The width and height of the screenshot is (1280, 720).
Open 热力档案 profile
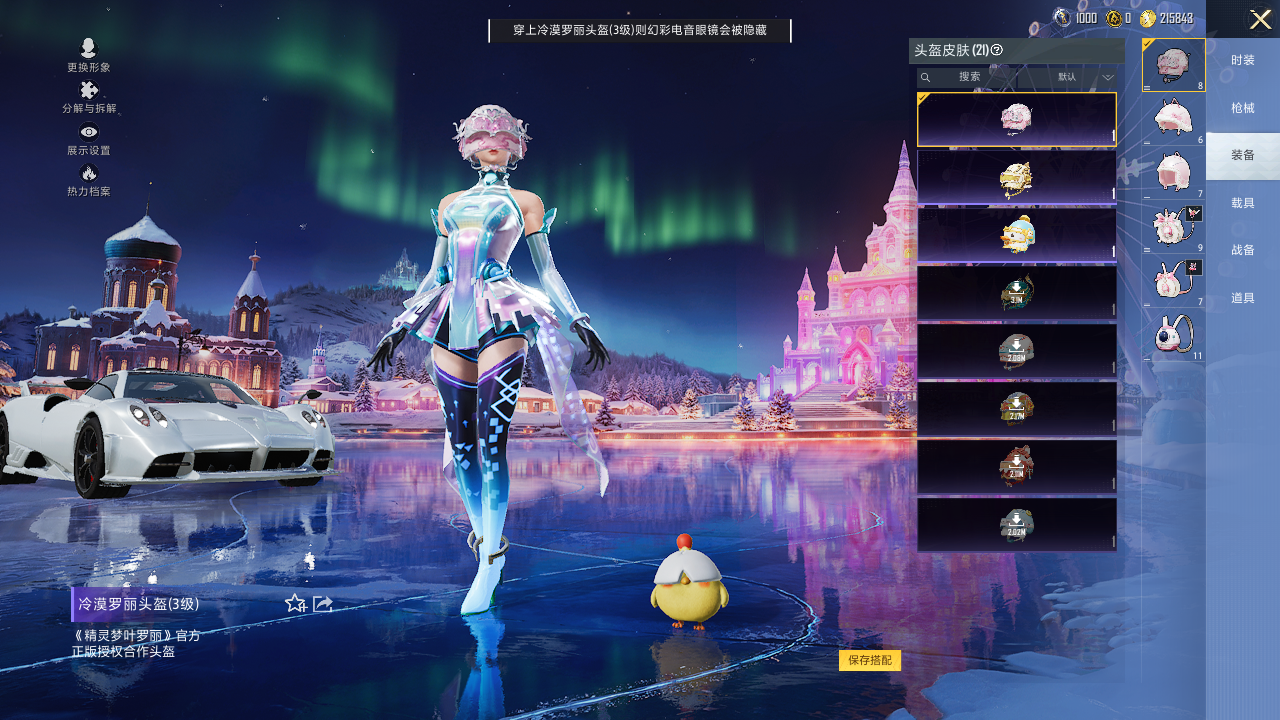pyautogui.click(x=89, y=180)
